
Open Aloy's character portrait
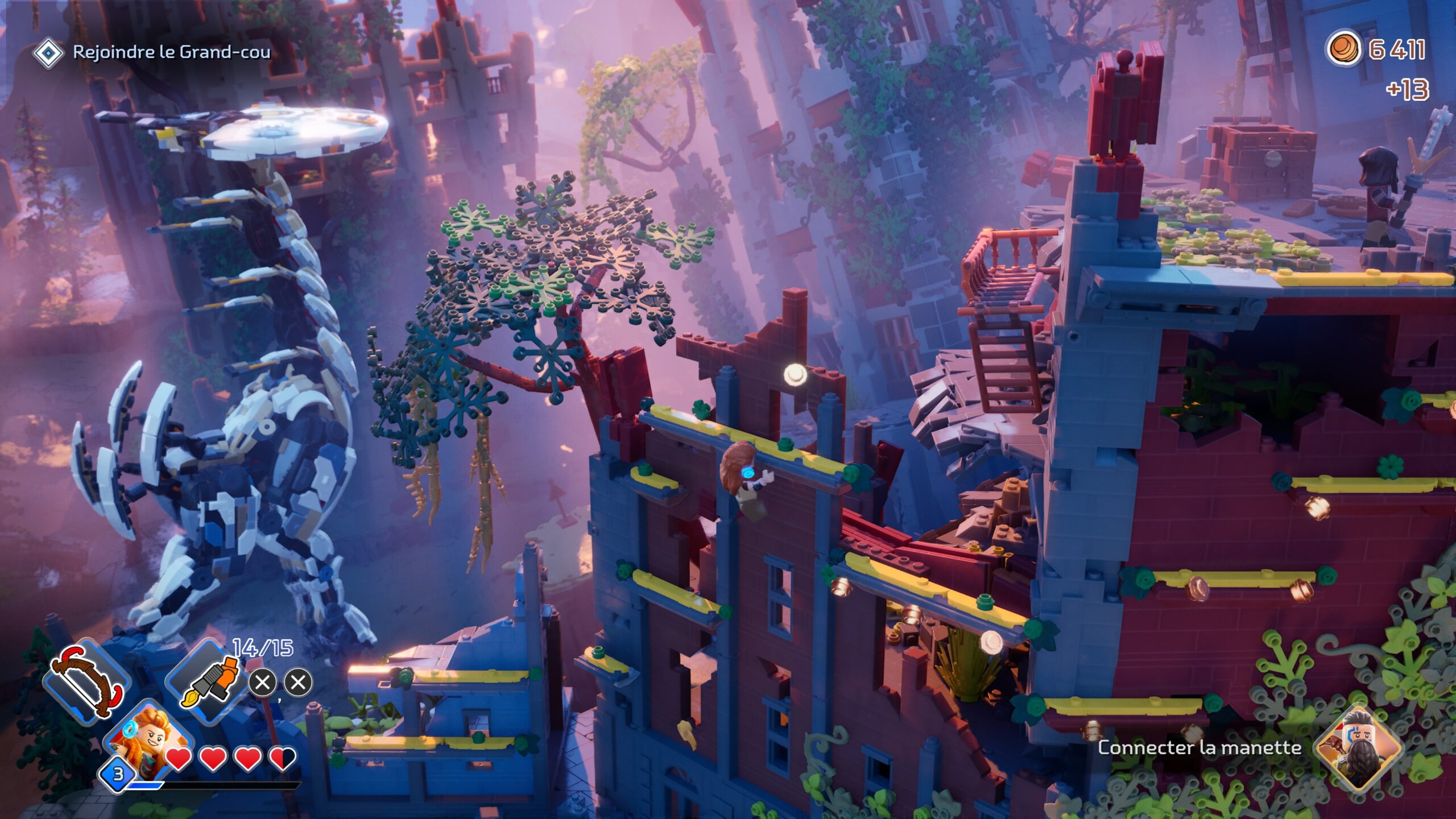148,744
